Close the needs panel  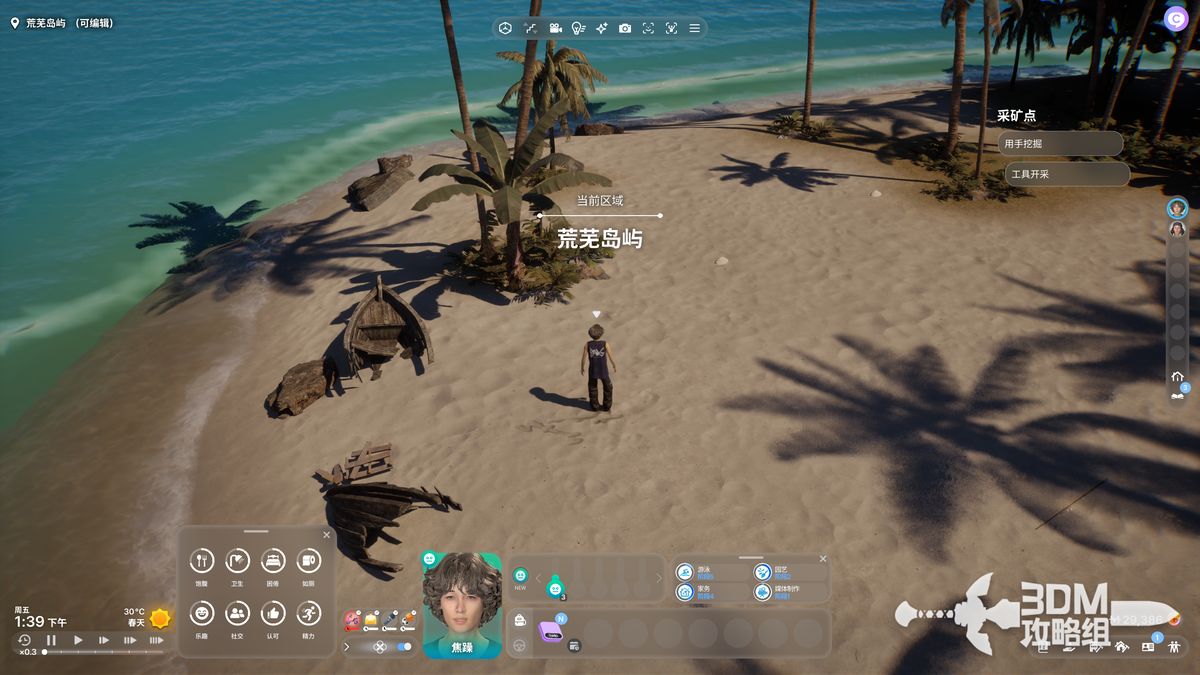click(327, 535)
